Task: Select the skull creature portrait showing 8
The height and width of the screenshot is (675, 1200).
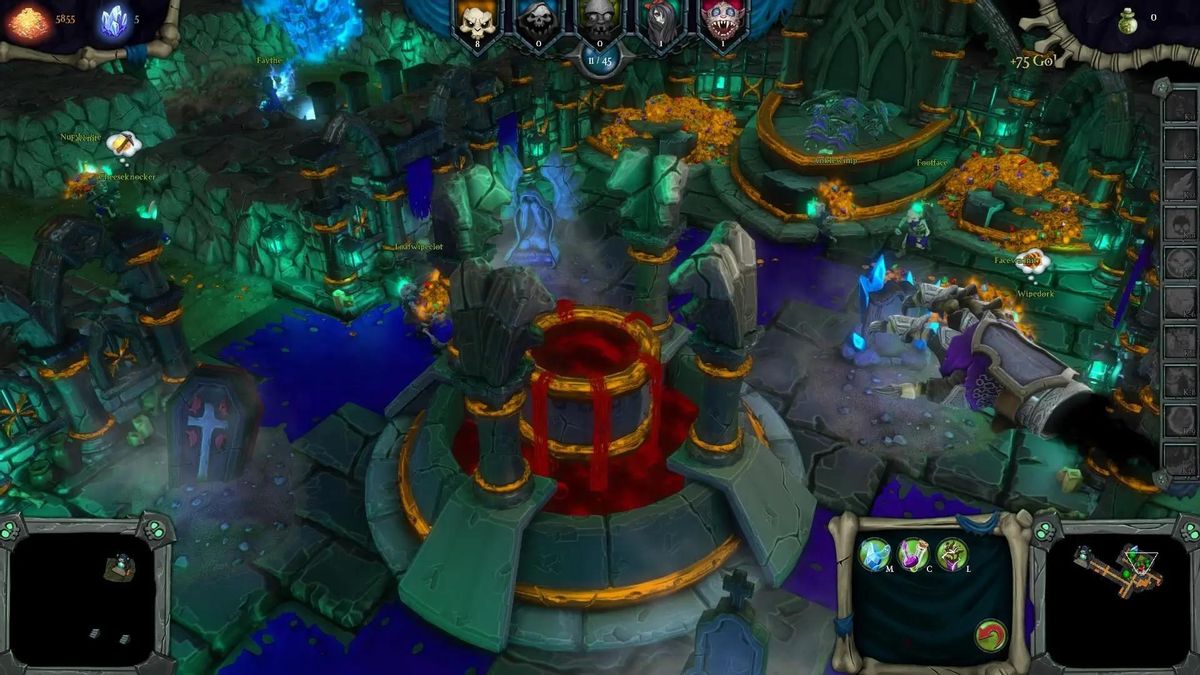Action: point(474,21)
